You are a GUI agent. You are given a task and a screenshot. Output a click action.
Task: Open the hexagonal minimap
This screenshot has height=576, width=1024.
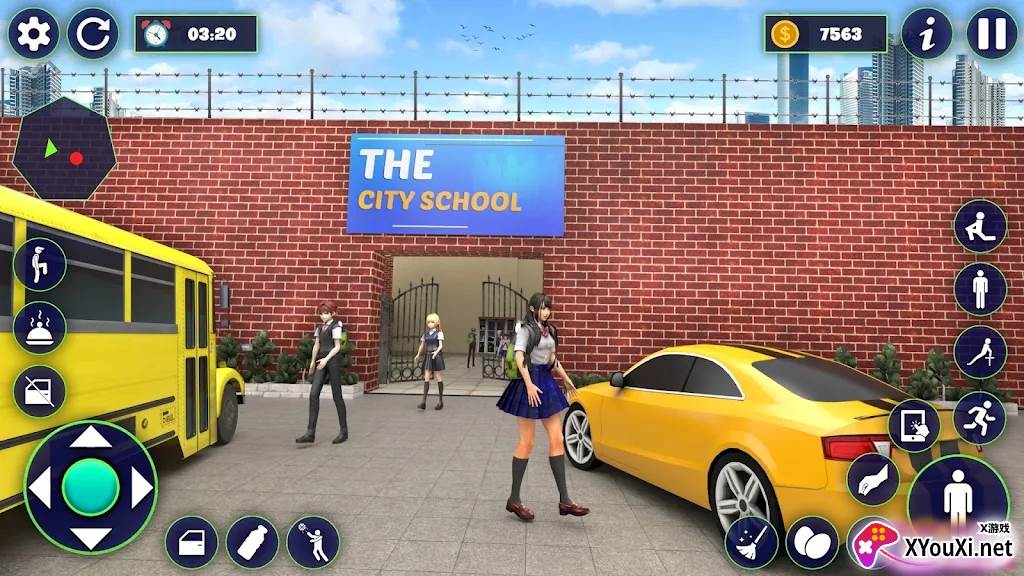tap(64, 150)
